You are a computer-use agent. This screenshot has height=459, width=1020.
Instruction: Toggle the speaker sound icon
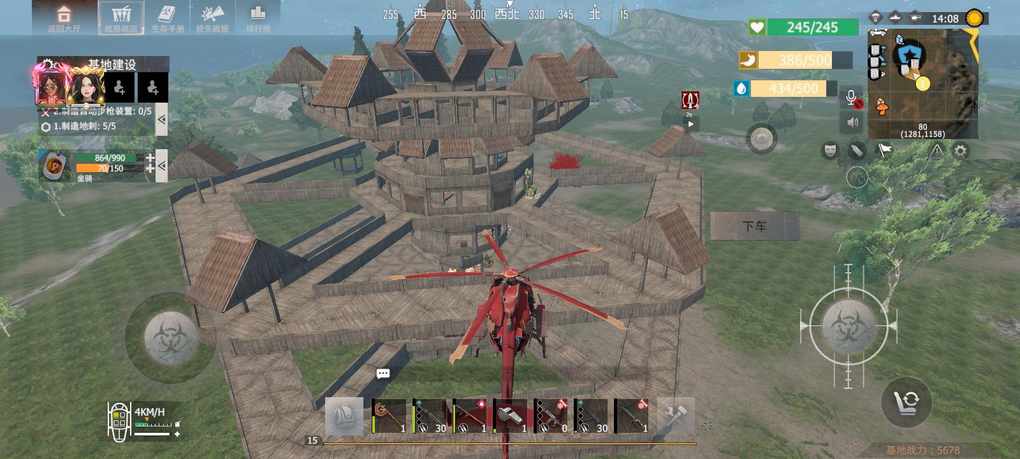(x=853, y=123)
